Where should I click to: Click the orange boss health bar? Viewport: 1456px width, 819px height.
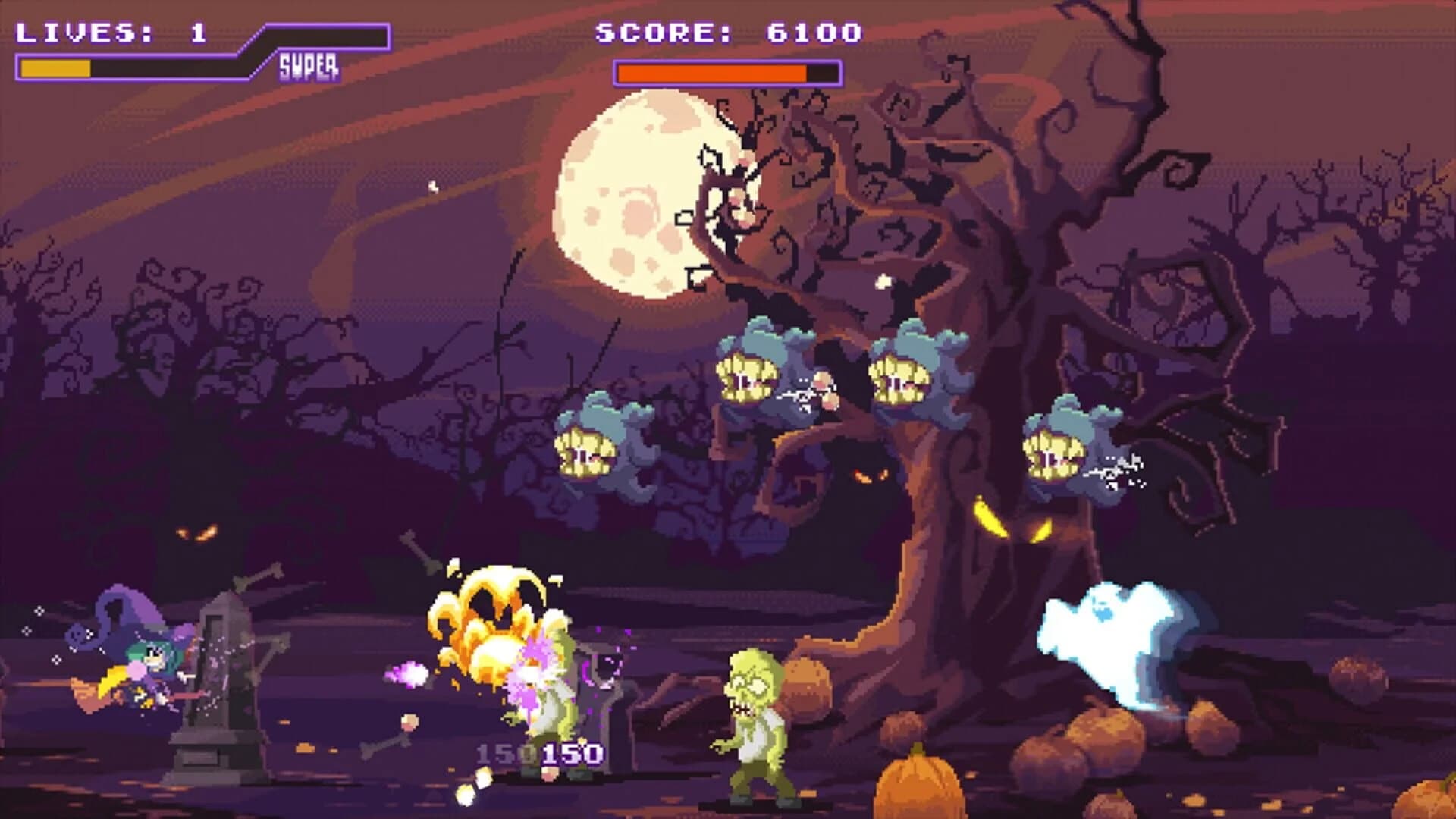coord(713,72)
